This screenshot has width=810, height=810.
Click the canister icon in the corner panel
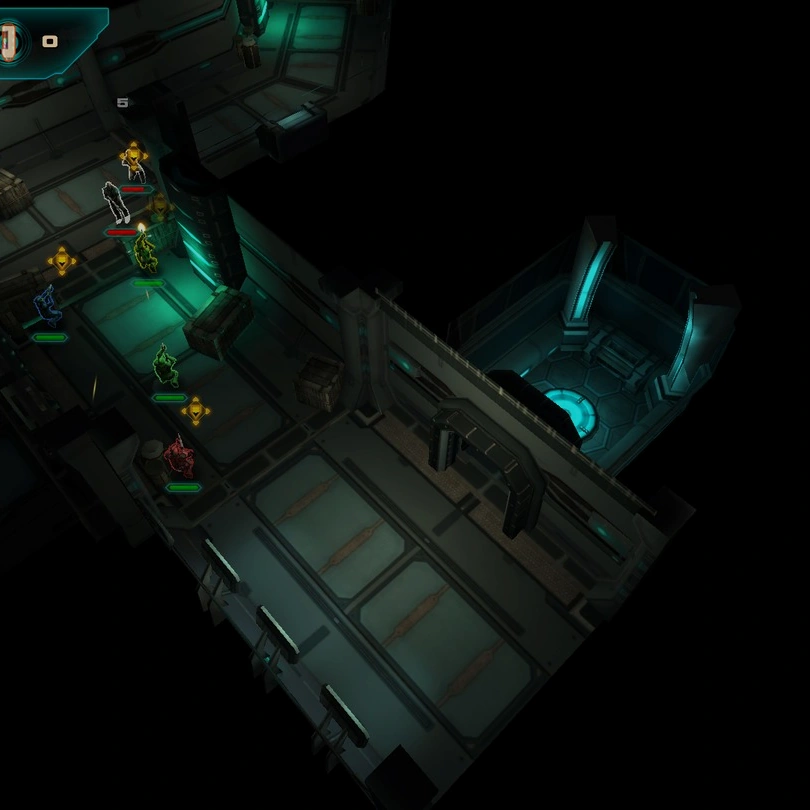[x=9, y=42]
